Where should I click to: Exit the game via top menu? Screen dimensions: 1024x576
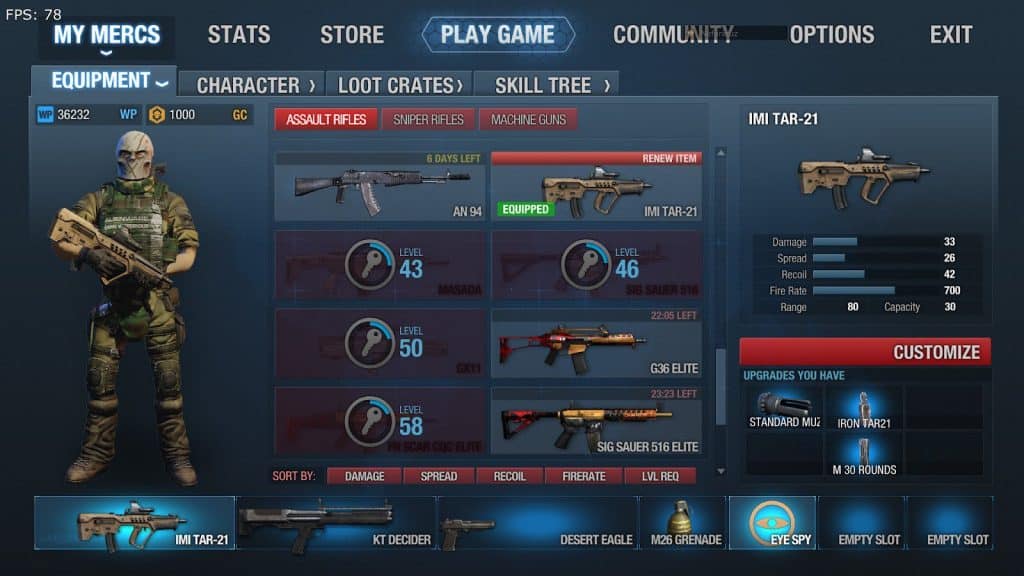[x=950, y=35]
